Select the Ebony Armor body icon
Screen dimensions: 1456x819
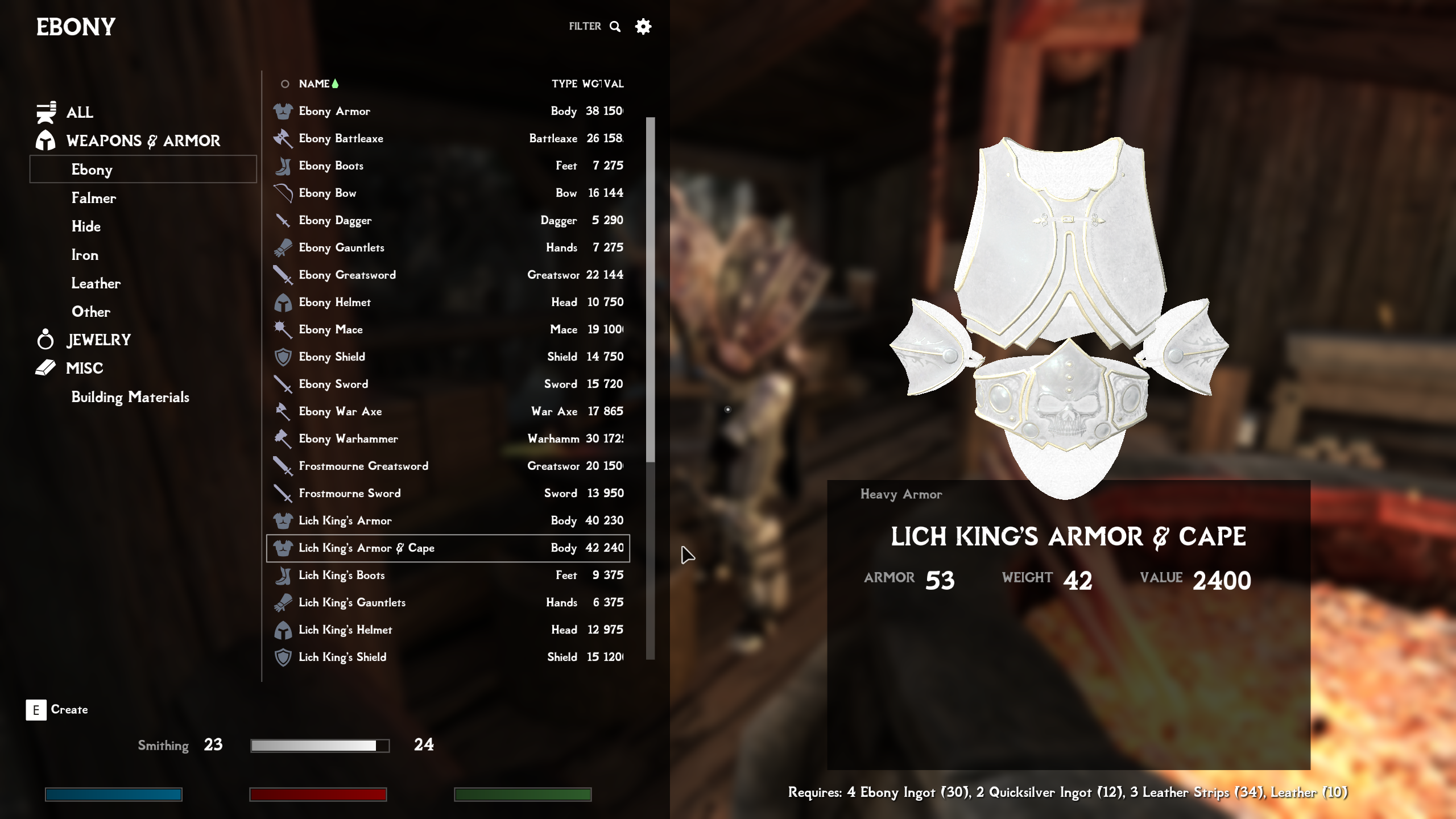coord(283,111)
